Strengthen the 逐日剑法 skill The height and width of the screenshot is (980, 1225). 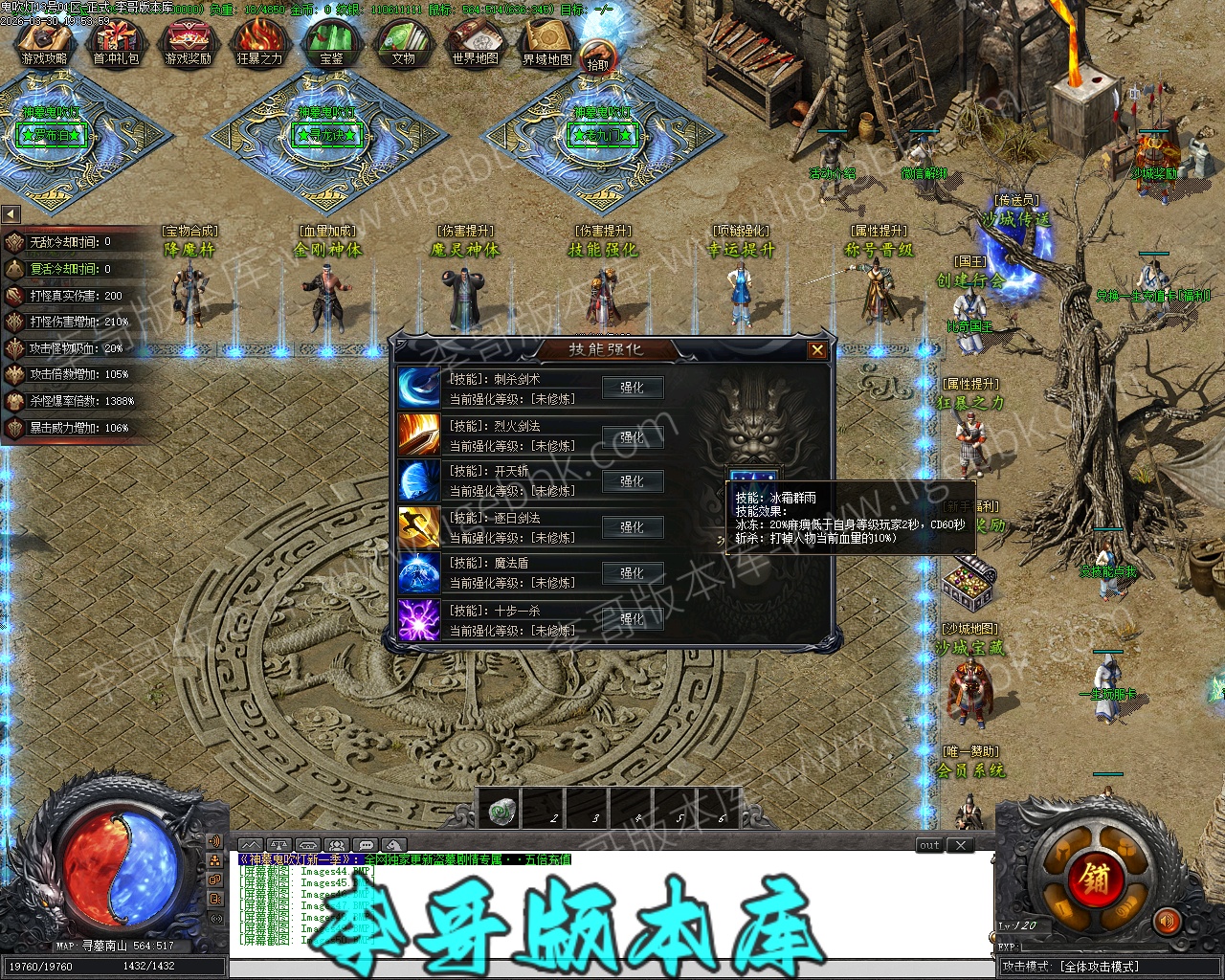pos(632,527)
